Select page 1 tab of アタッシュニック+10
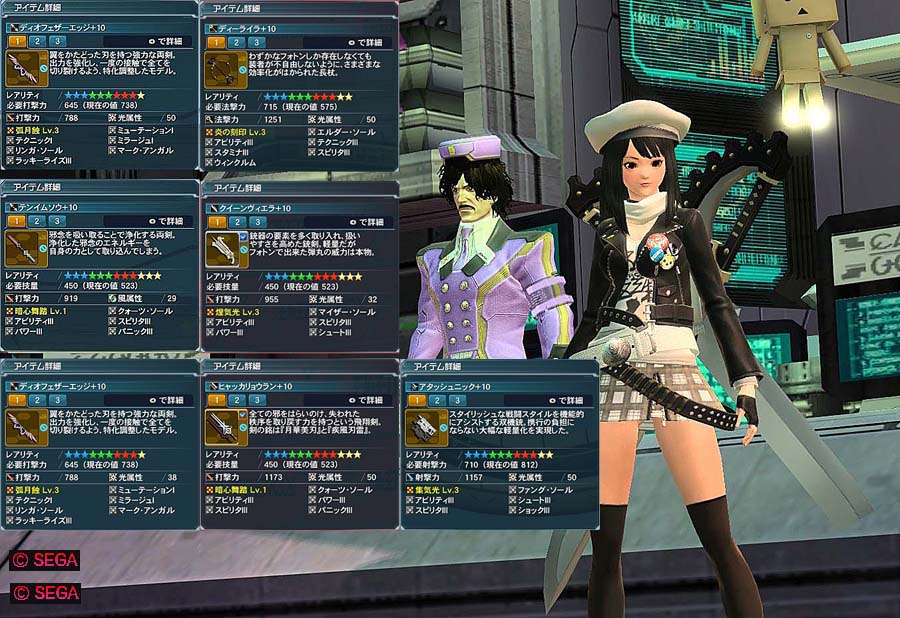Image resolution: width=900 pixels, height=618 pixels. tap(416, 400)
